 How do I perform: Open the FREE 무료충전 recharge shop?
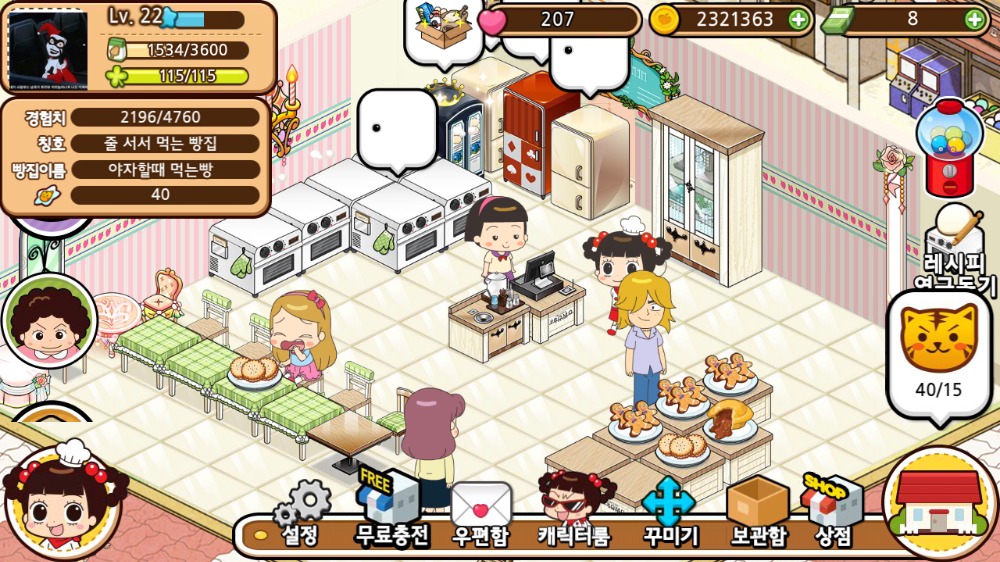click(392, 512)
